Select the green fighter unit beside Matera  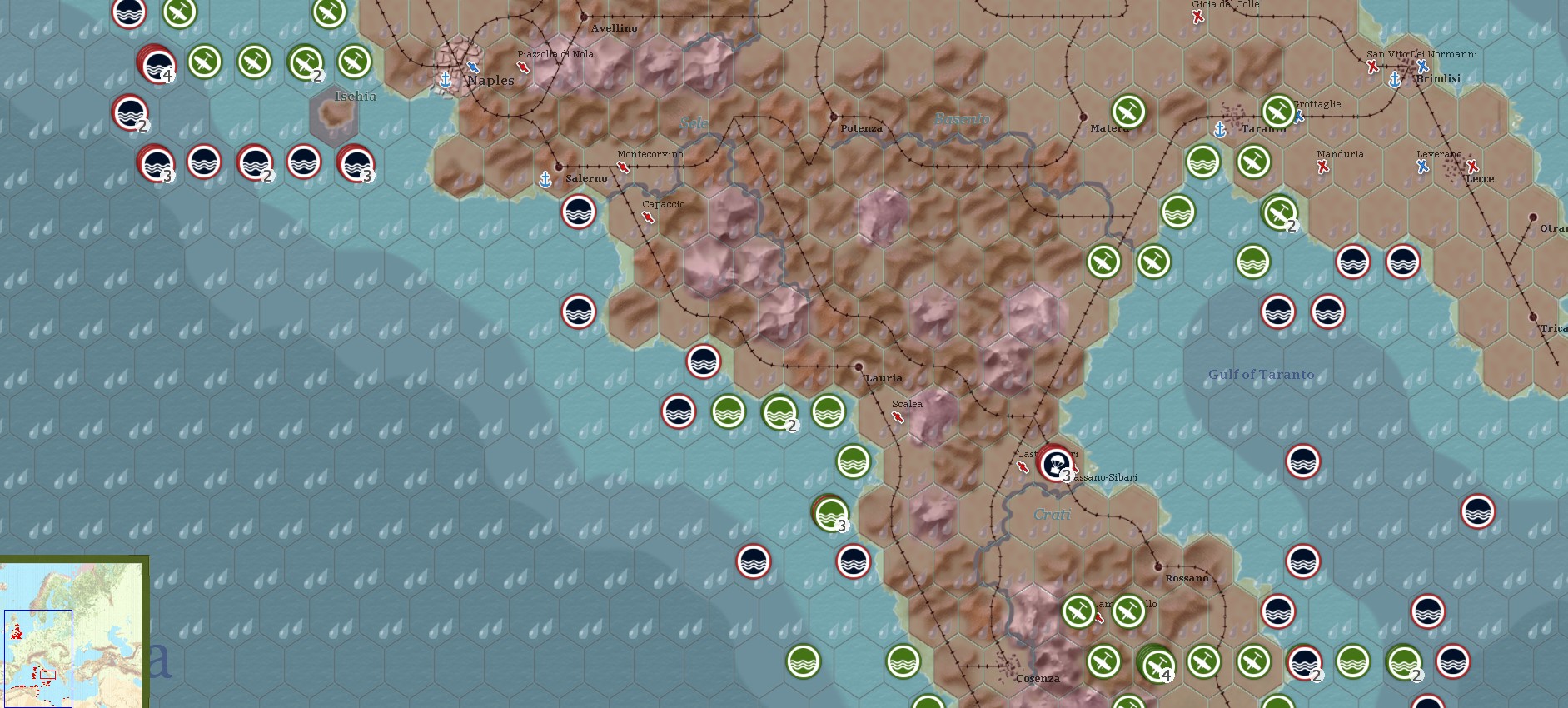point(1127,110)
